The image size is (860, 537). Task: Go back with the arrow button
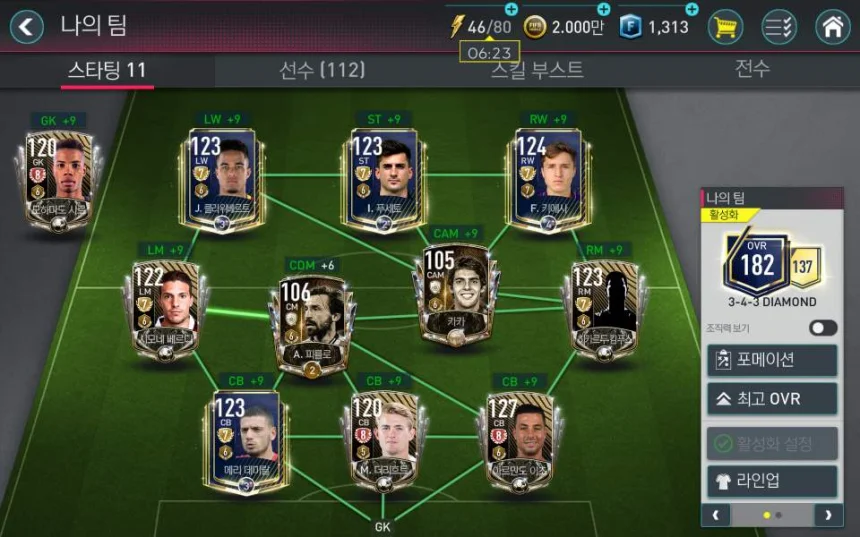27,26
